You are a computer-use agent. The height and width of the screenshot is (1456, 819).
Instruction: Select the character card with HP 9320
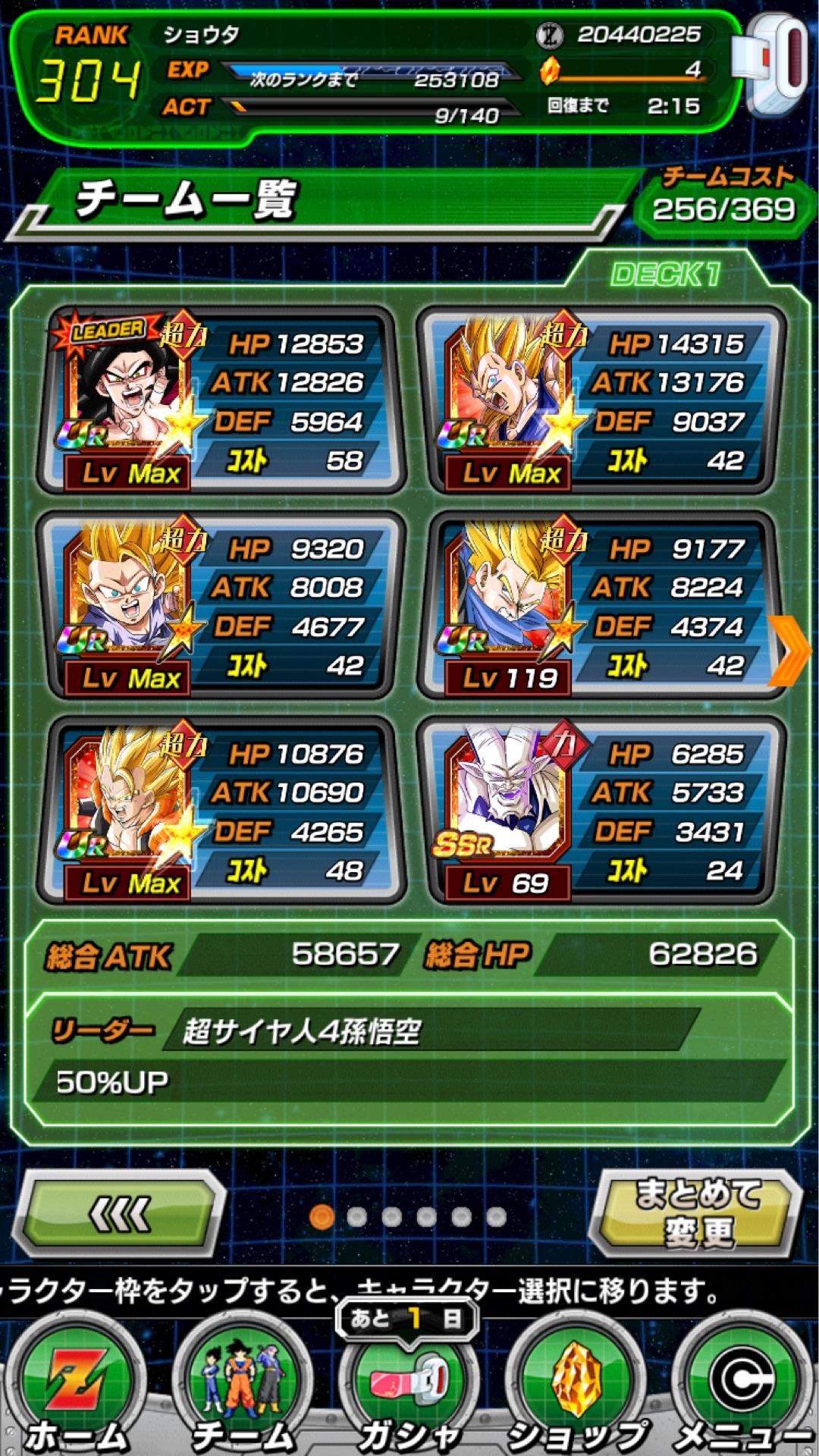click(220, 605)
